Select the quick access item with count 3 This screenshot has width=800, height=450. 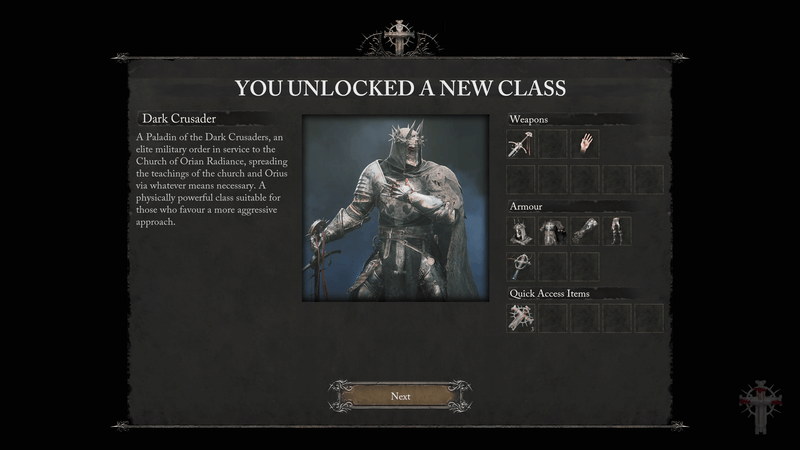(x=521, y=318)
